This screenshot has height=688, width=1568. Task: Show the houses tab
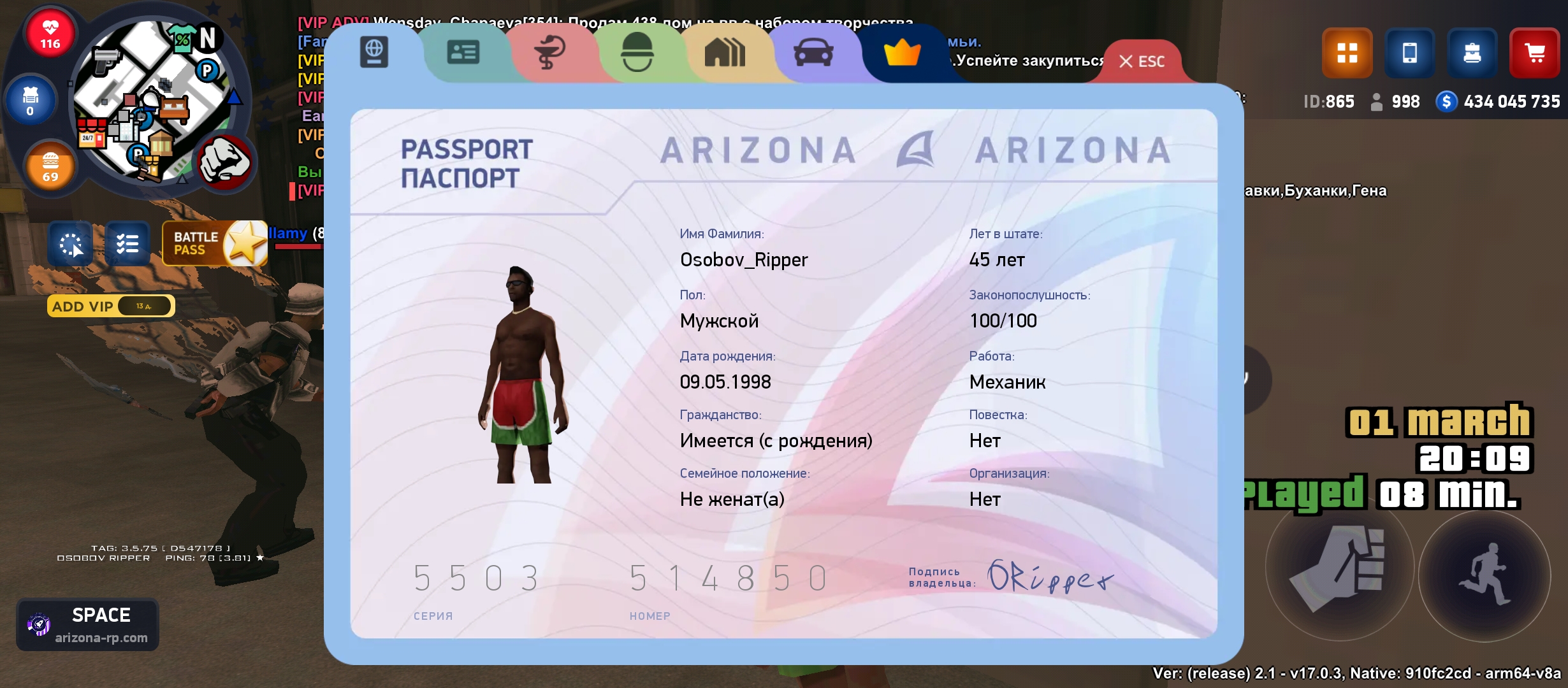click(724, 52)
